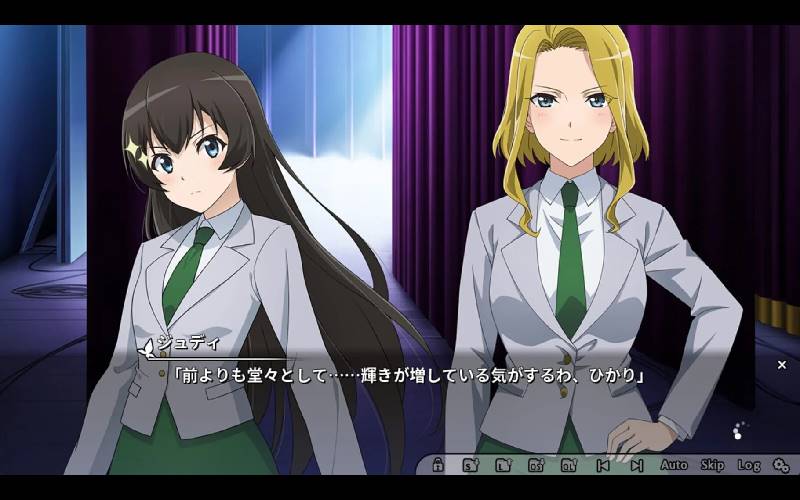This screenshot has height=500, width=800.
Task: Open settings via the gears icon
Action: 780,465
